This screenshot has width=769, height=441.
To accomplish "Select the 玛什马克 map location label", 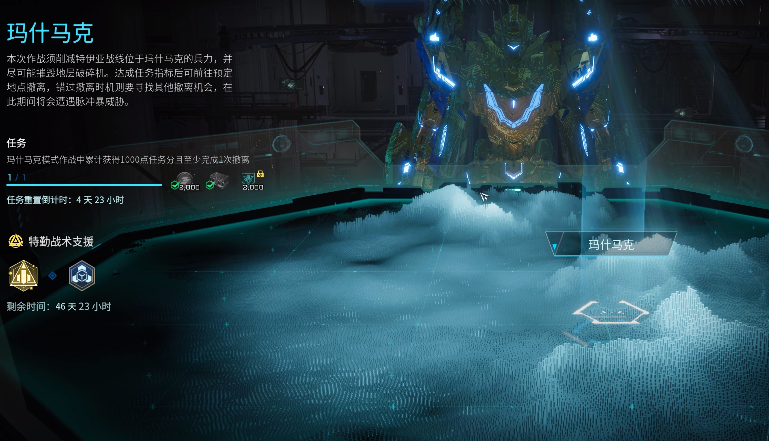I will (611, 243).
